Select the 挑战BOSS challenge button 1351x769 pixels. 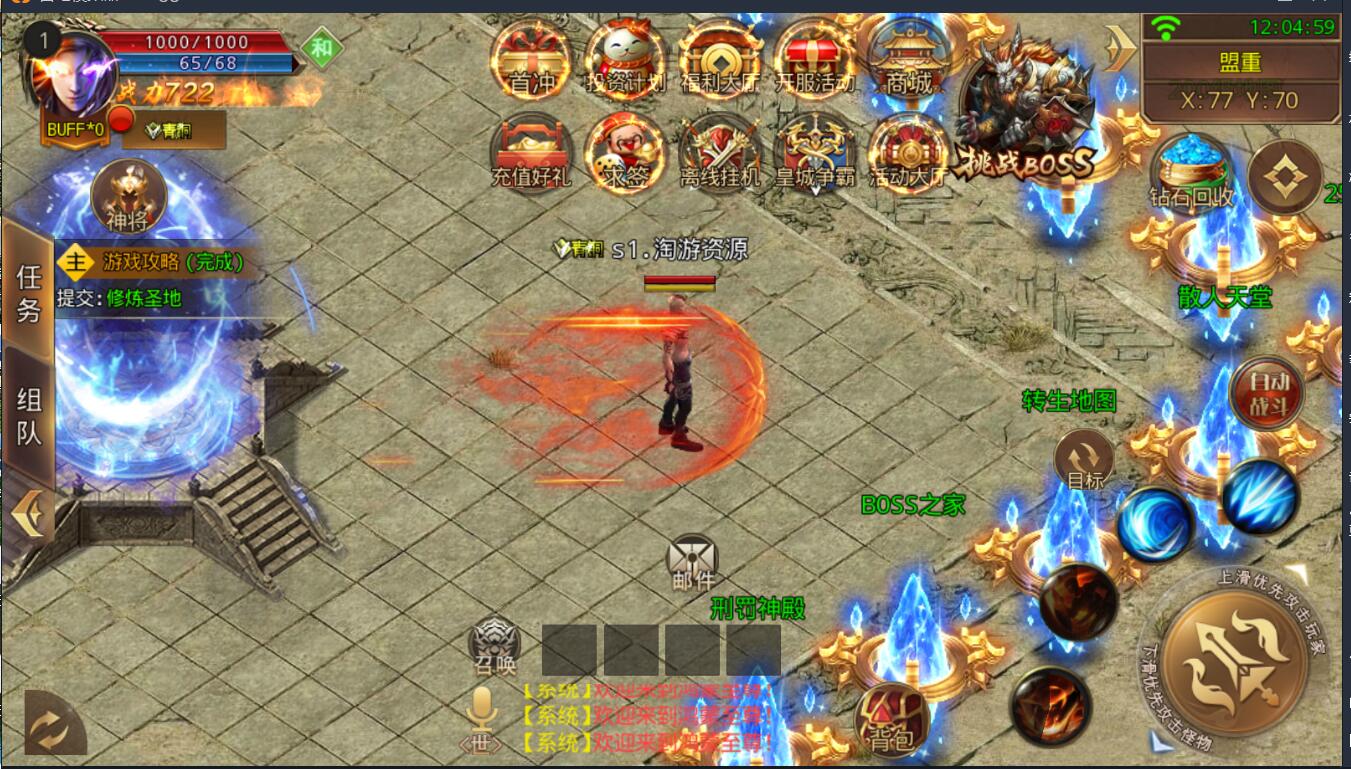pos(1026,110)
